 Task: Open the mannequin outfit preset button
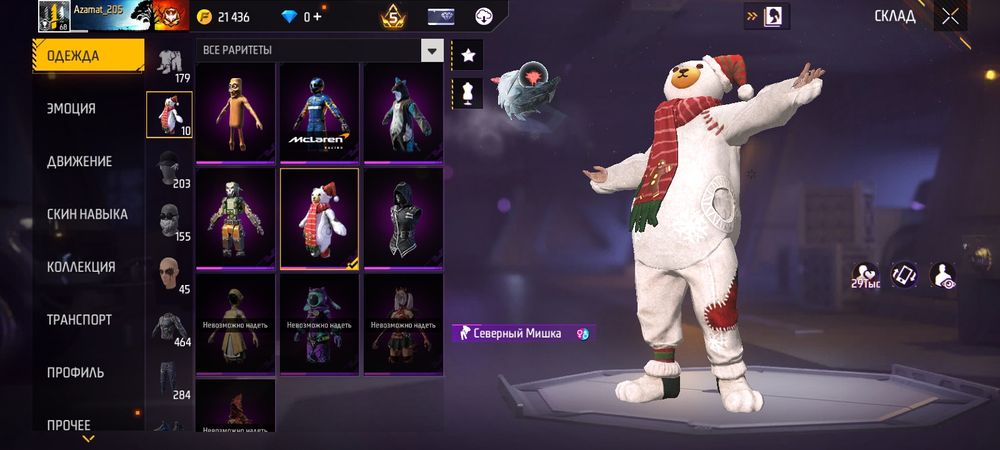tap(467, 93)
